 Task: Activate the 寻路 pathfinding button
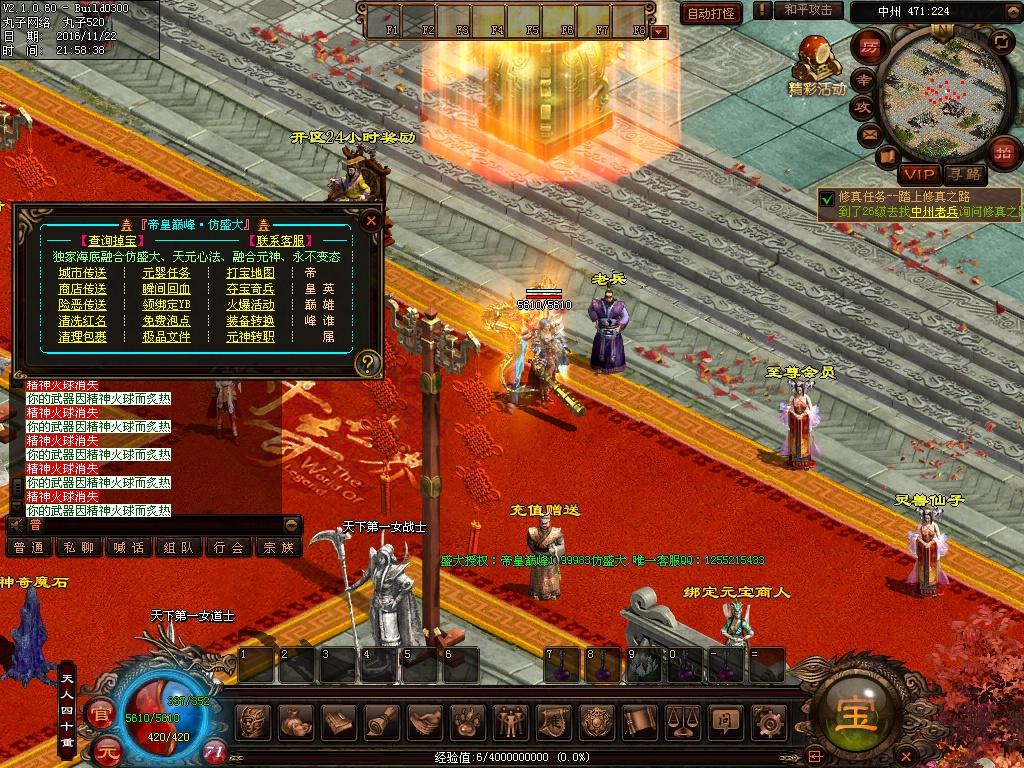click(x=964, y=173)
